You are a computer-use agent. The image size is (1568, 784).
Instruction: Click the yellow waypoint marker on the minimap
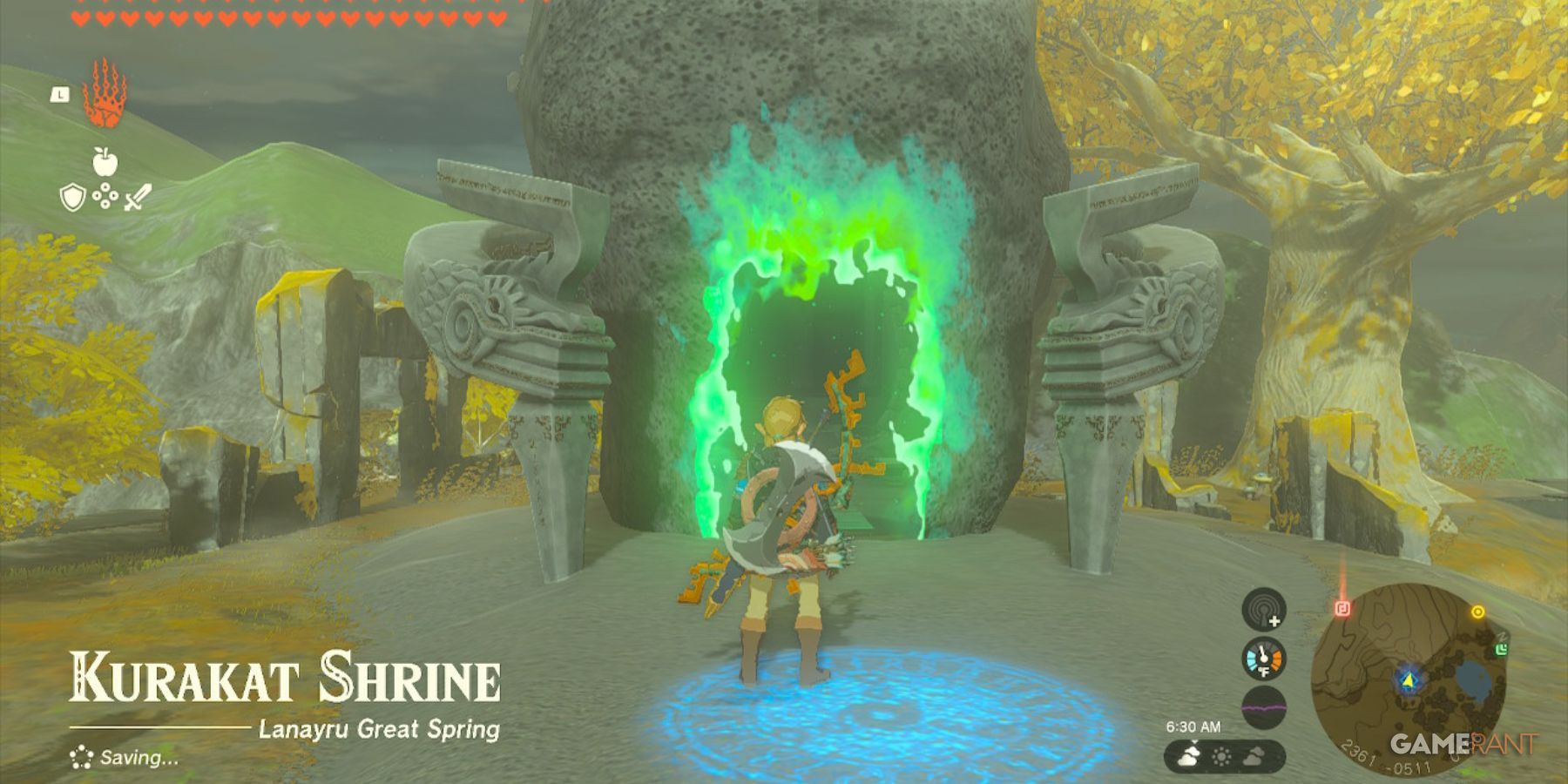coord(1478,611)
